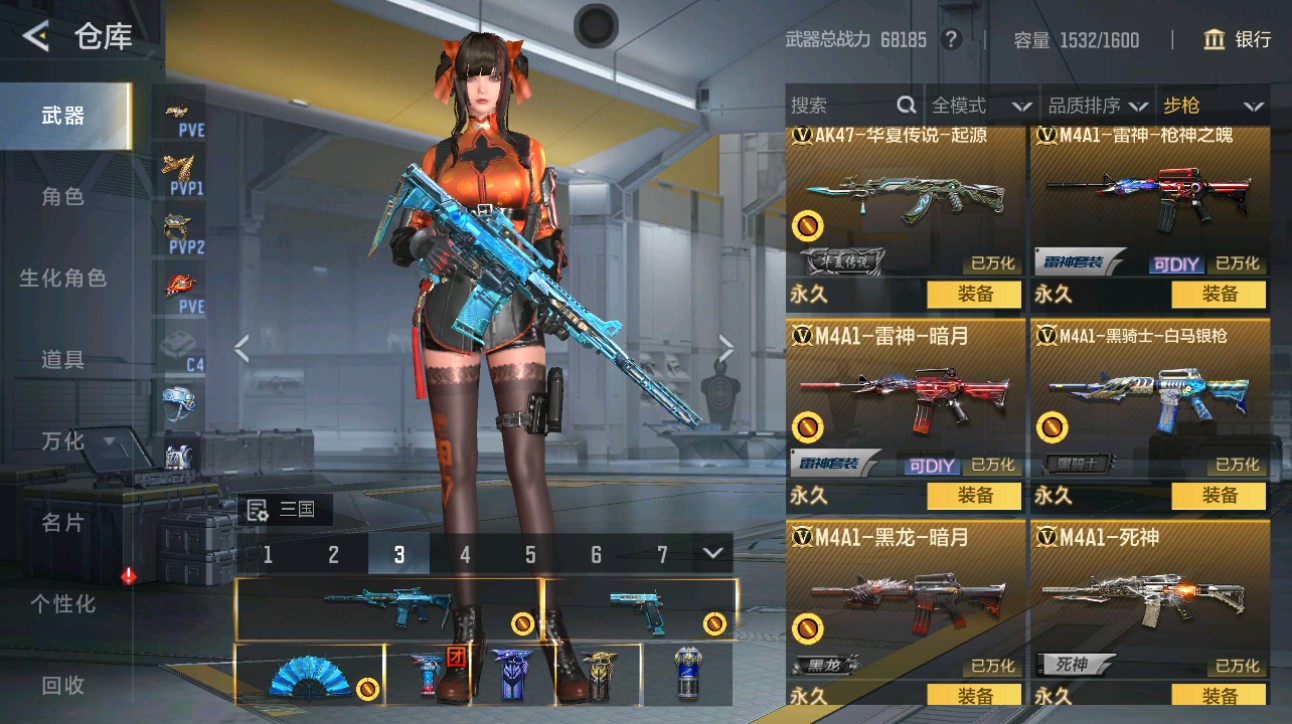This screenshot has height=724, width=1292.
Task: Open the 名片 tab
Action: 63,522
